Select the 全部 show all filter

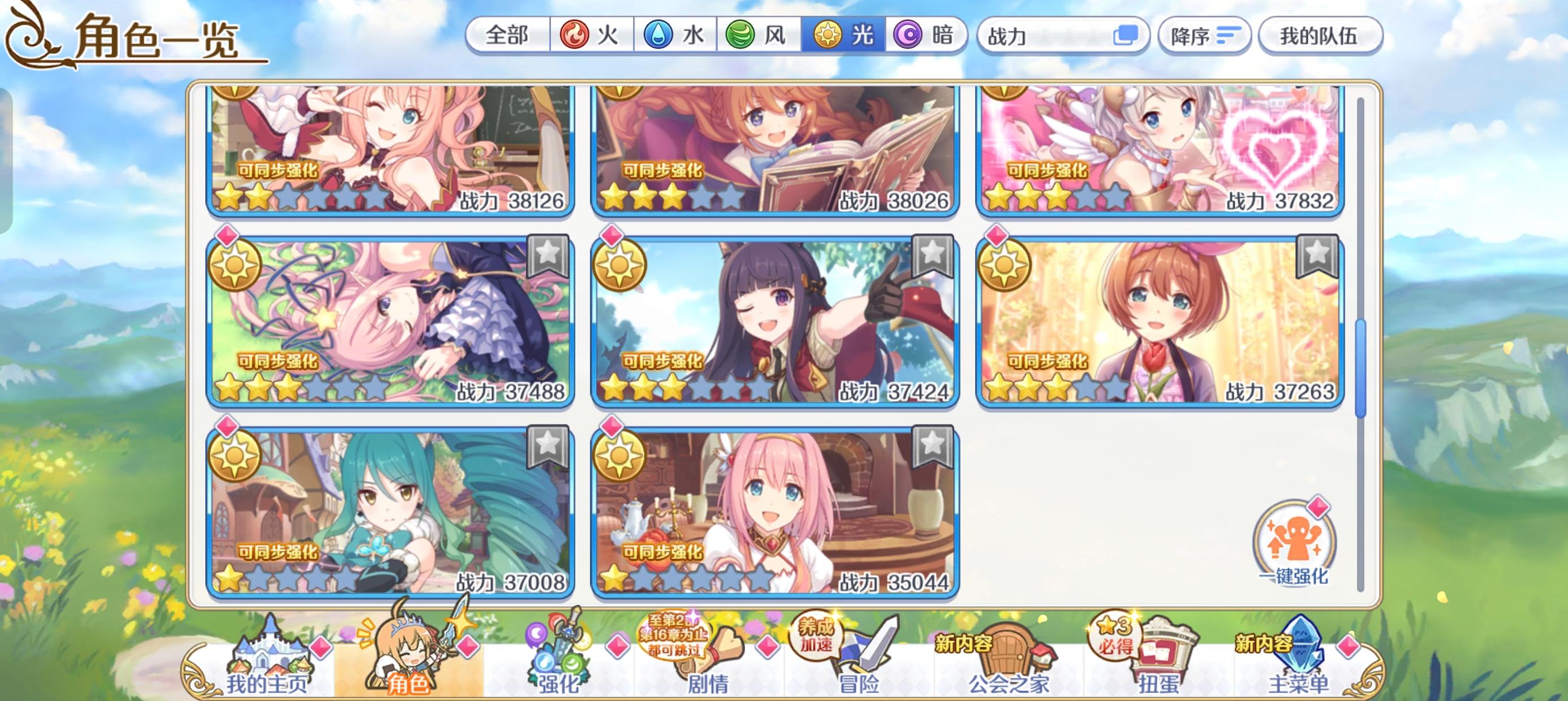click(x=507, y=36)
